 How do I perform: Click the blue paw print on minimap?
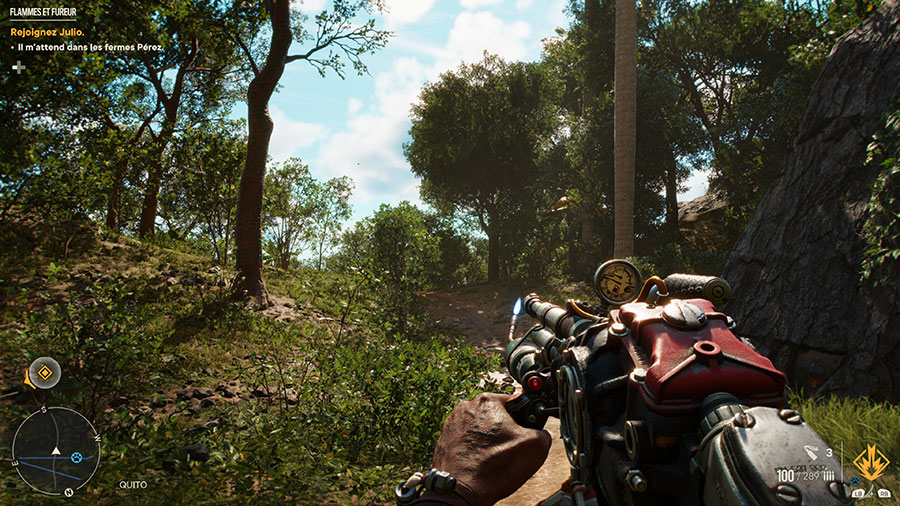(x=75, y=457)
